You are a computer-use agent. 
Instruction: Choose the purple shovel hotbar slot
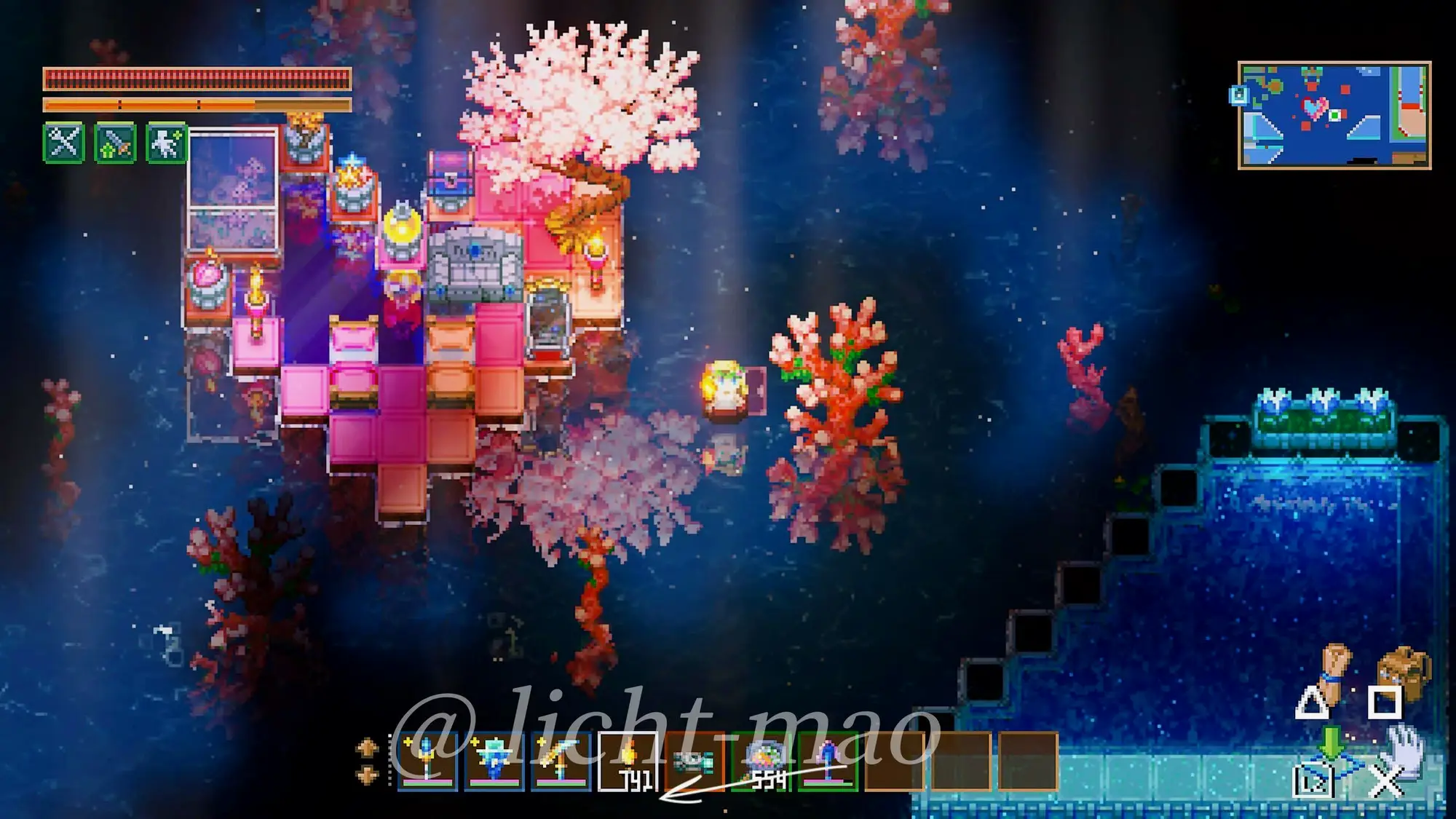828,762
